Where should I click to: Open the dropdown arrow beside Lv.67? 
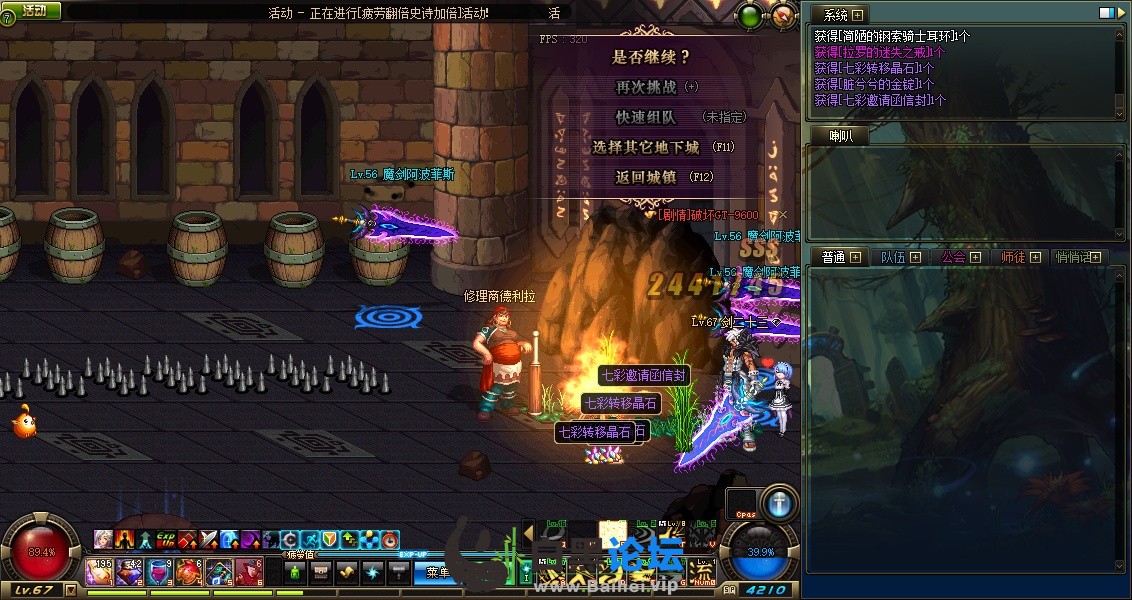pos(70,590)
